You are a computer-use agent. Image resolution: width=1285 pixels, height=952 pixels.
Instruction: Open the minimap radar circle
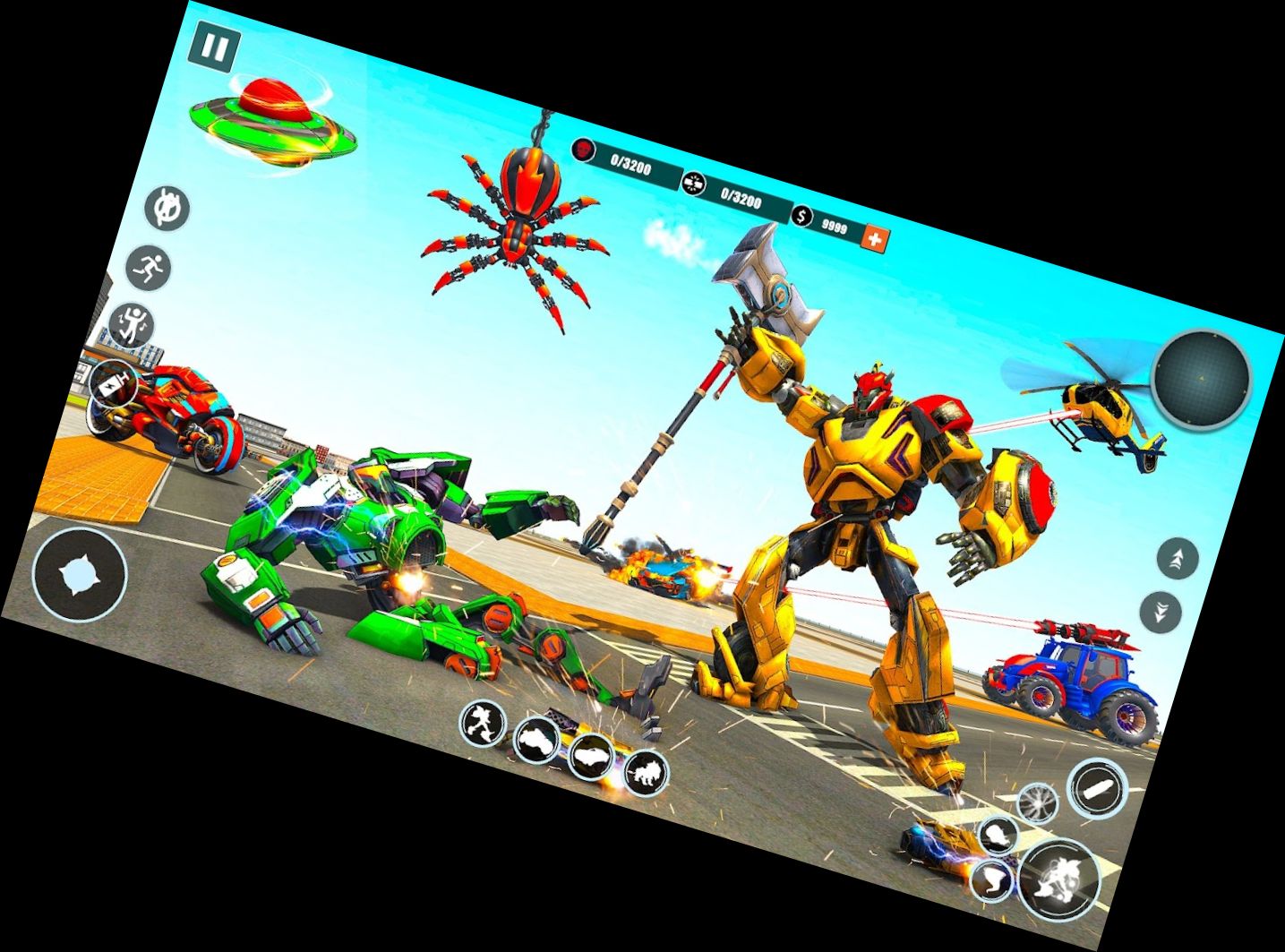pos(1202,380)
